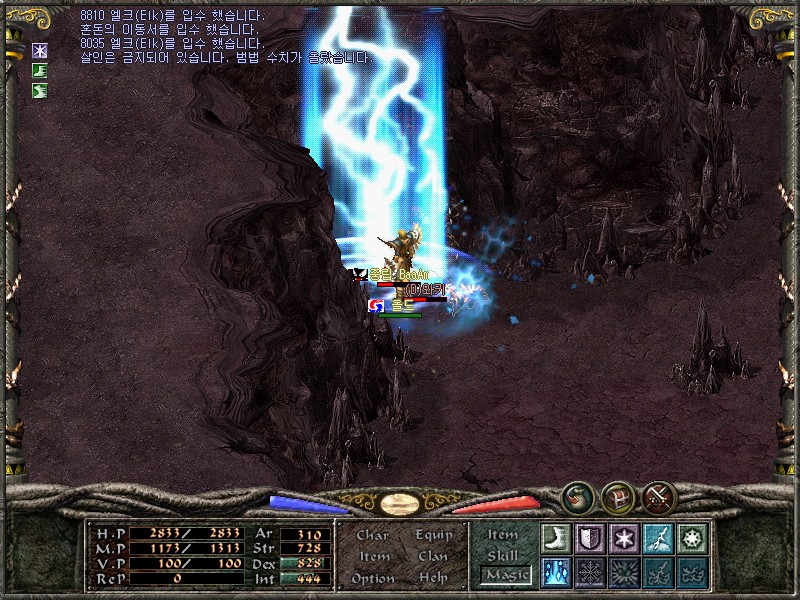Switch to the Skill tab
The height and width of the screenshot is (600, 800).
(503, 555)
